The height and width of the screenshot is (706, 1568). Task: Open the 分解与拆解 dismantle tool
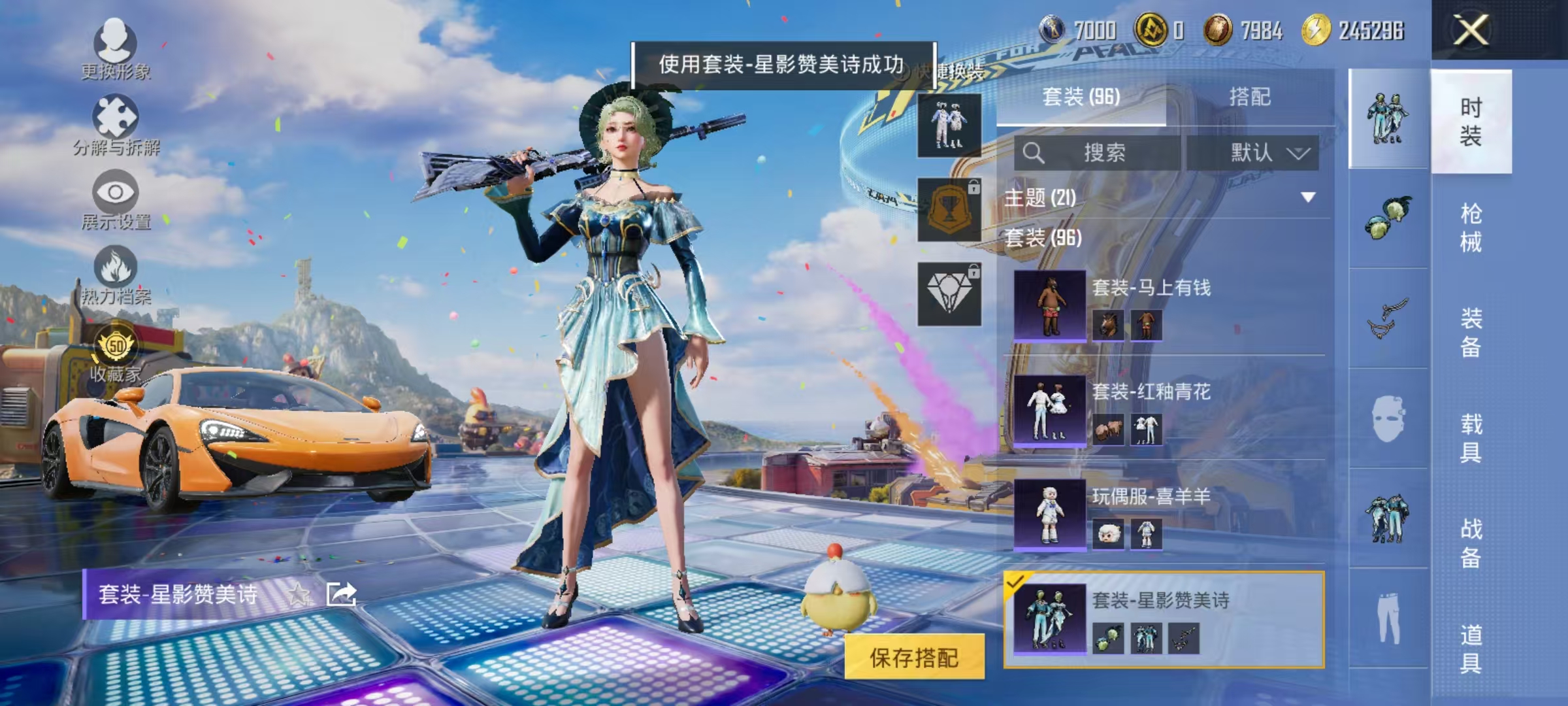[x=116, y=118]
